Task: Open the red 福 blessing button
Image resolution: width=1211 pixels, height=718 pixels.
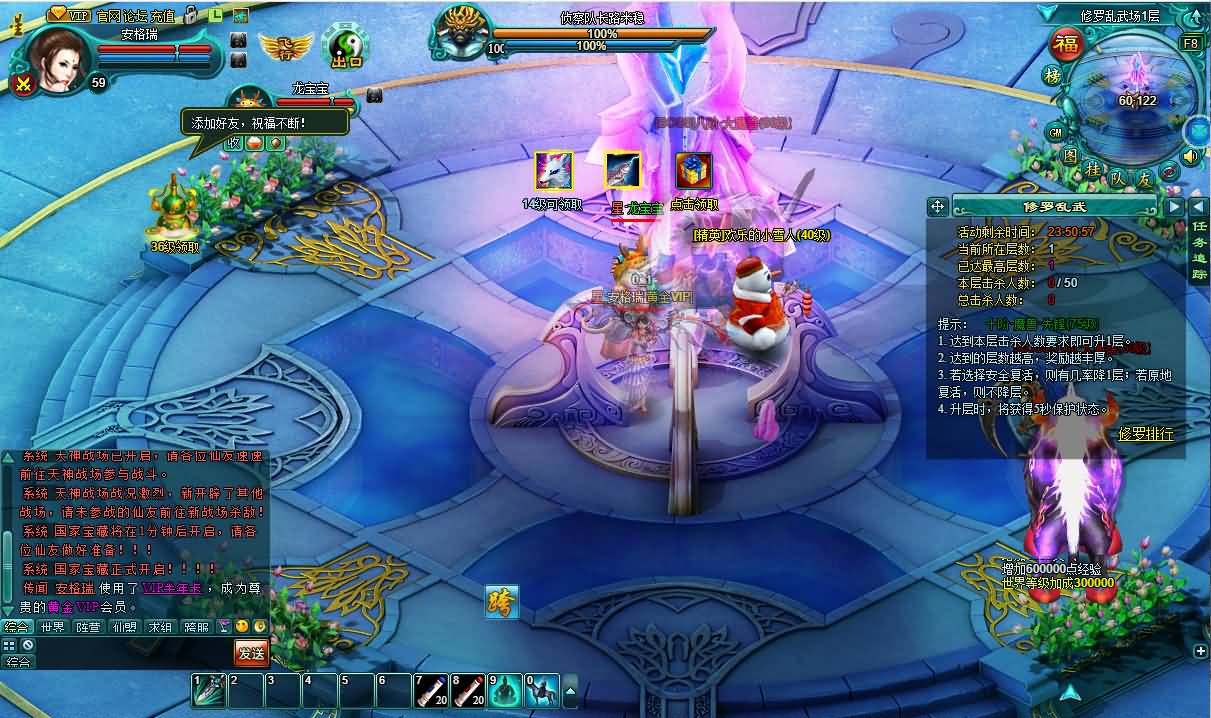Action: (1067, 46)
